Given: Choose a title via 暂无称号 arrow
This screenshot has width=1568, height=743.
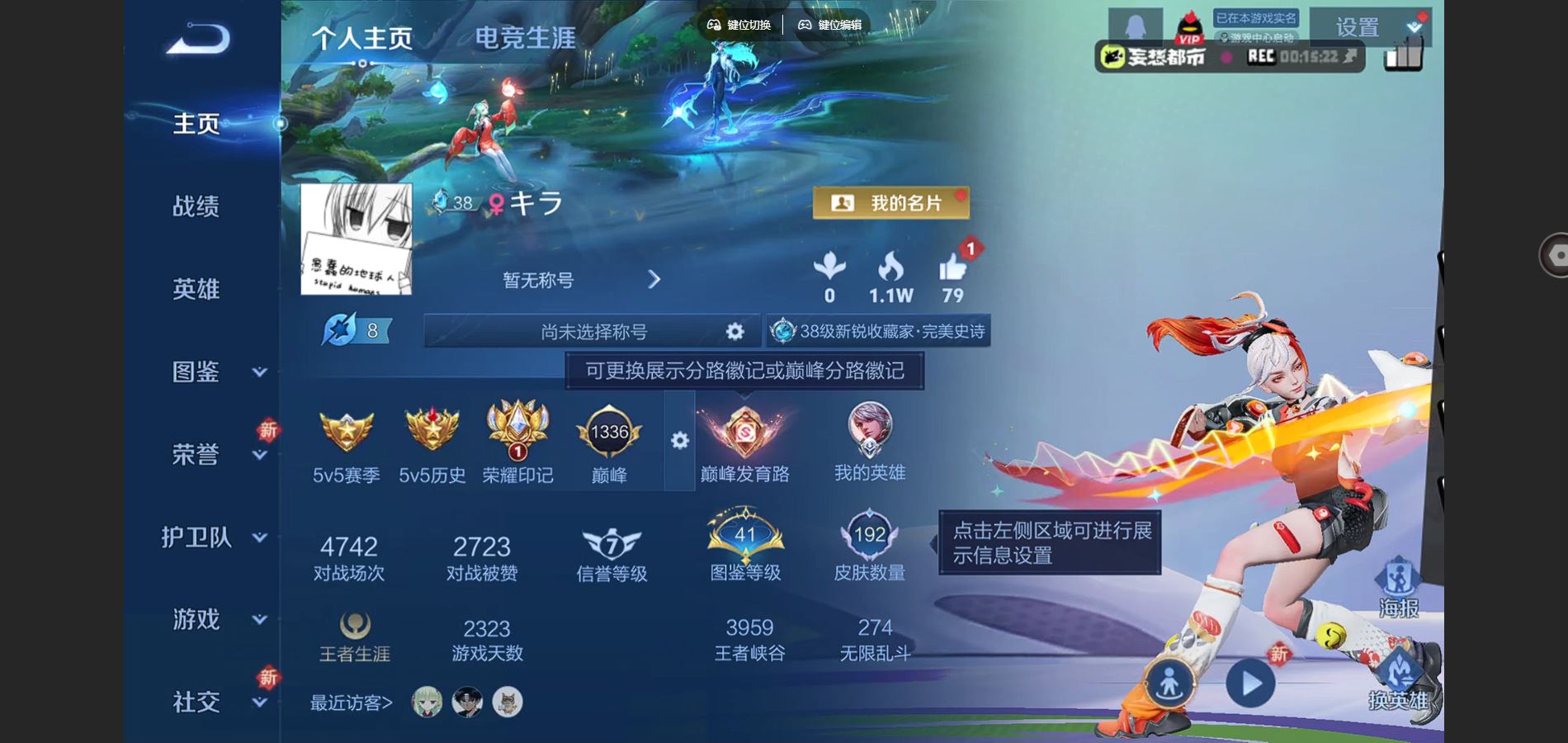Looking at the screenshot, I should [x=654, y=280].
